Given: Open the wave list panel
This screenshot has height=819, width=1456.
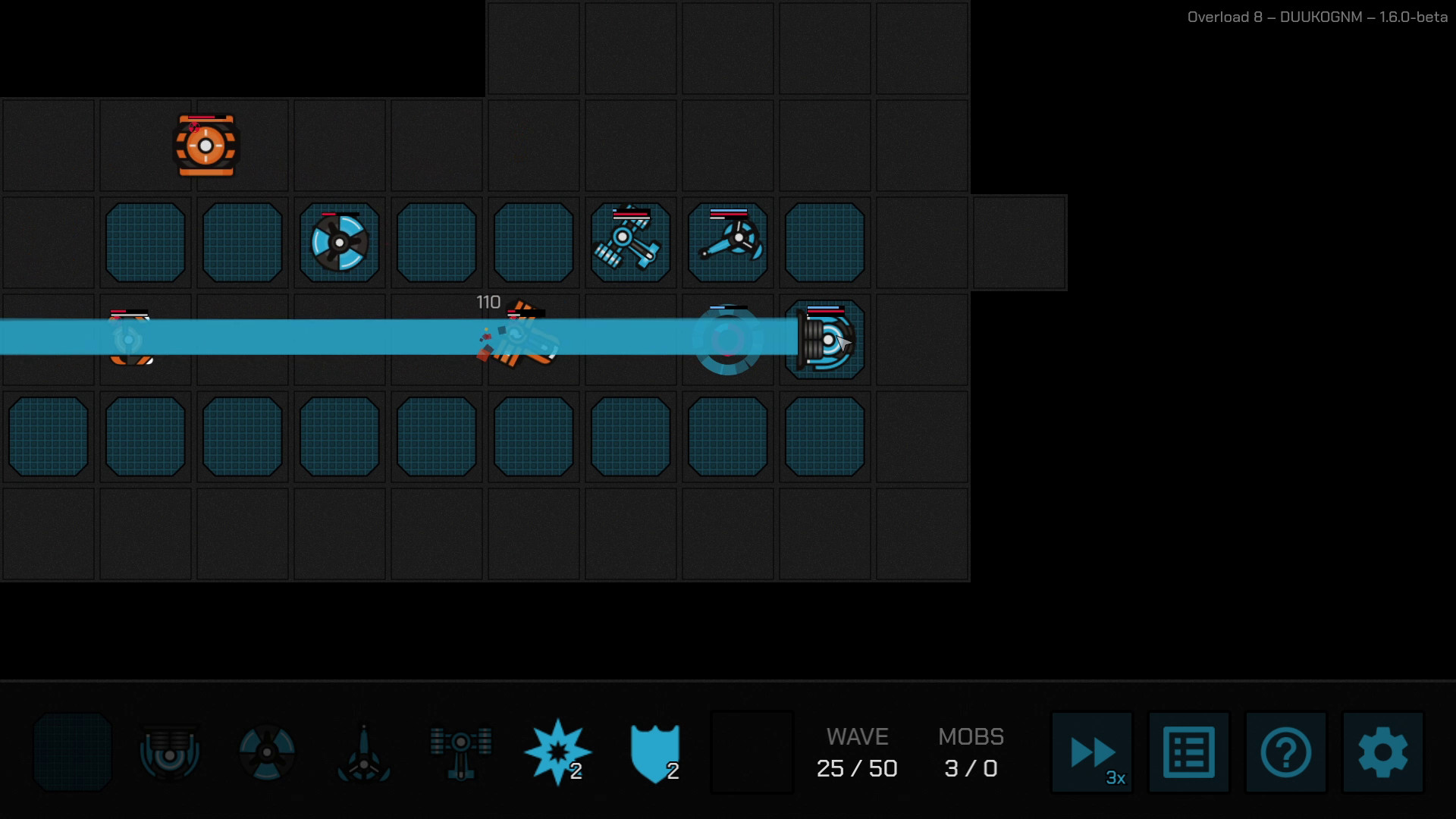Looking at the screenshot, I should point(1188,753).
